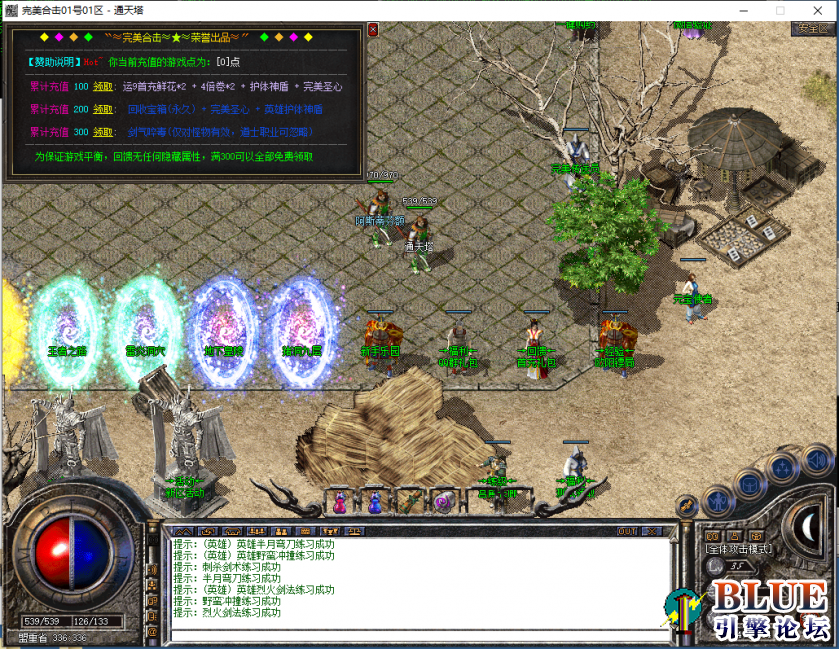Claim the 100 recharge reward
Screen dimensions: 839x649
pos(103,87)
